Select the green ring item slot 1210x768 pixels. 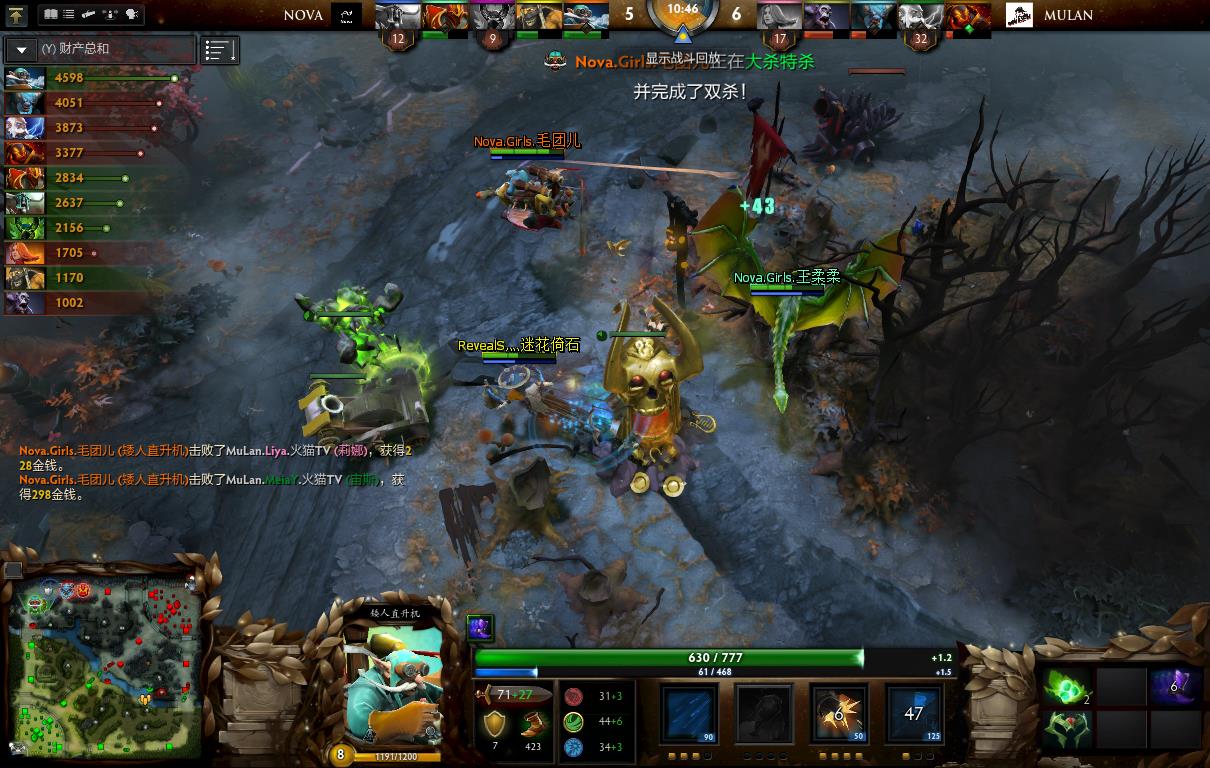[1066, 730]
